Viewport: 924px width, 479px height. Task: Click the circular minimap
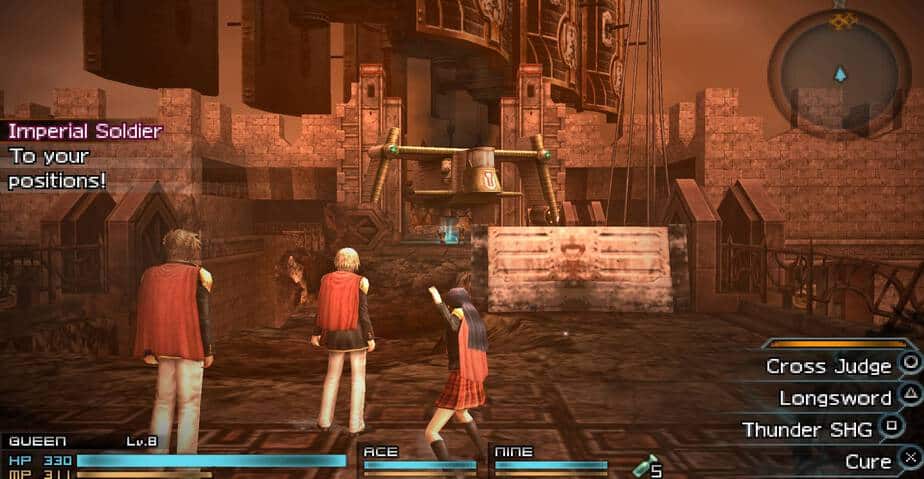(x=839, y=74)
